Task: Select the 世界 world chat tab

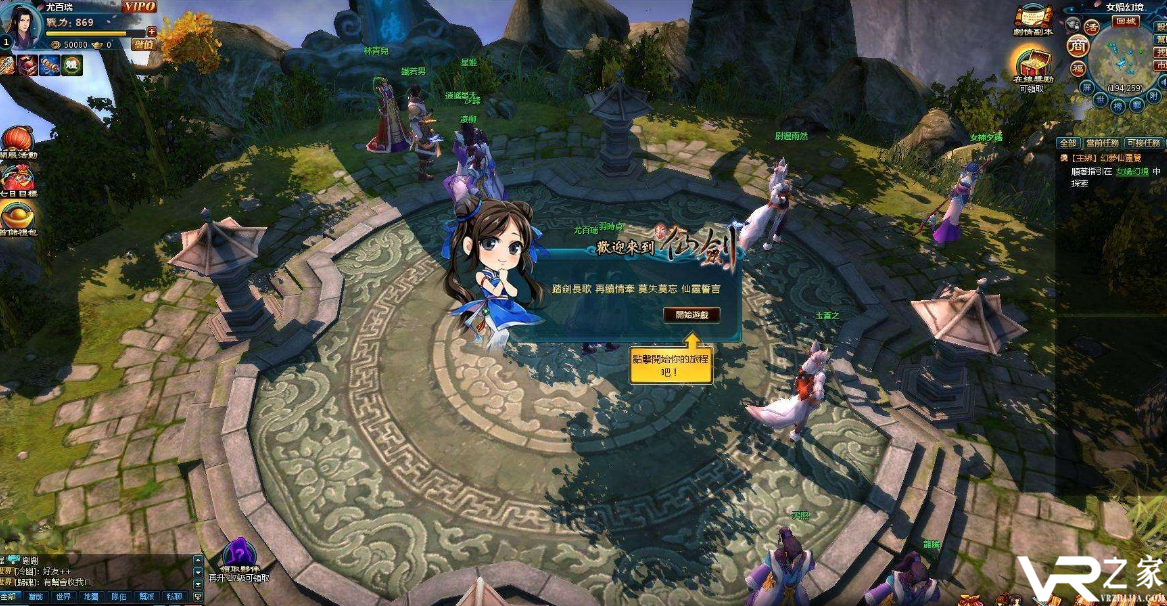Action: (x=63, y=597)
